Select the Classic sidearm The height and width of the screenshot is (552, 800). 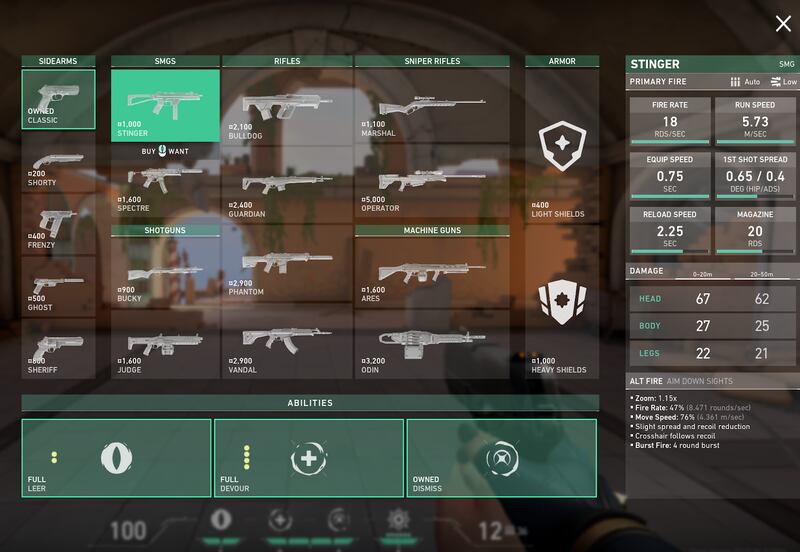pyautogui.click(x=59, y=100)
